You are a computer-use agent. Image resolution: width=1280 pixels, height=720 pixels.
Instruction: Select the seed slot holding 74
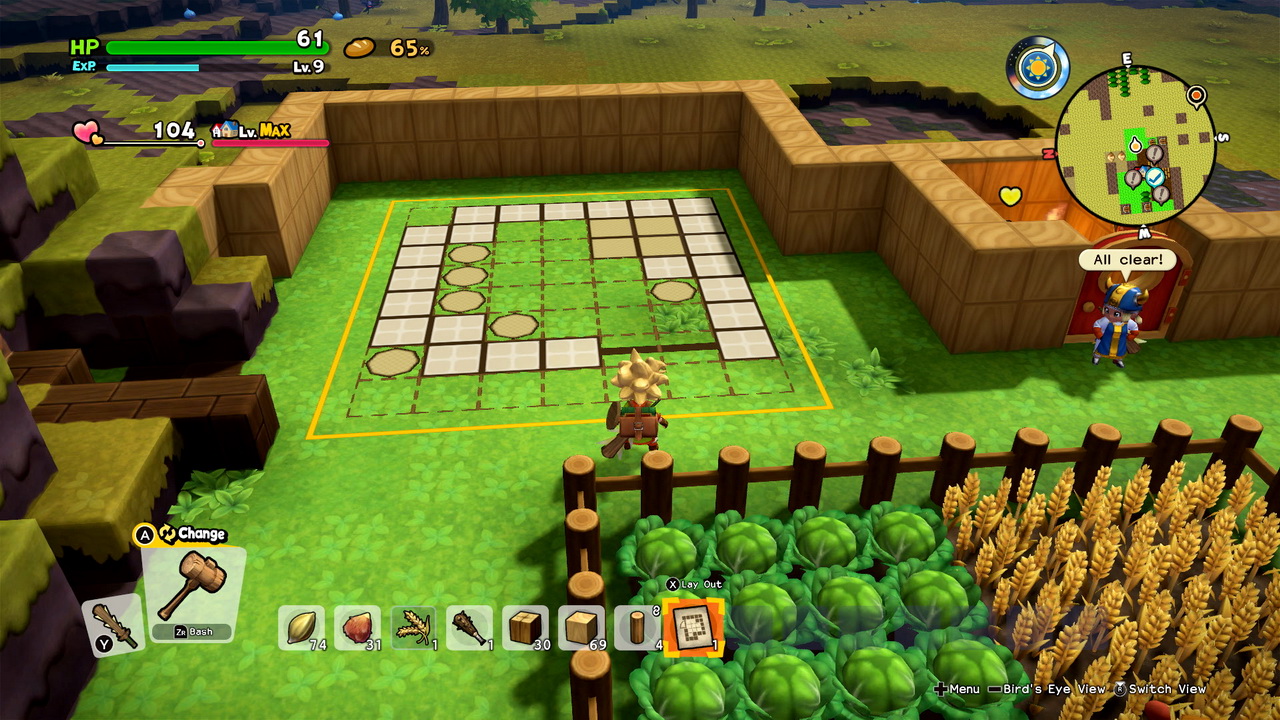coord(301,627)
